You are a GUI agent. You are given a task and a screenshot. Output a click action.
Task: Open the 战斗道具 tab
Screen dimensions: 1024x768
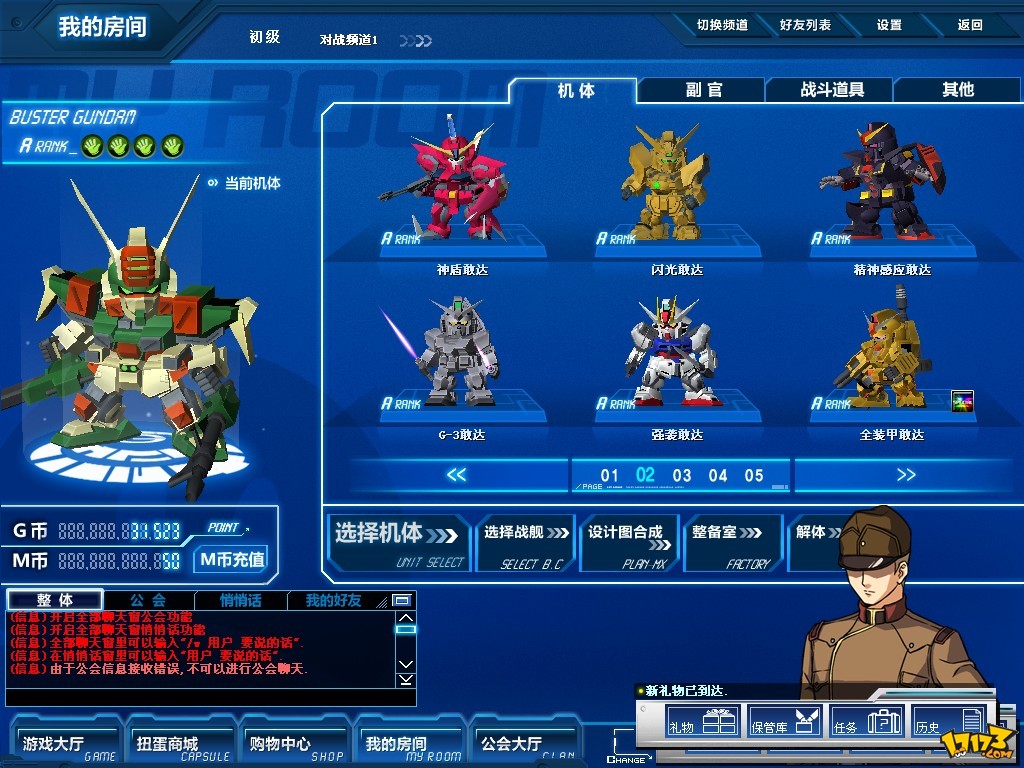pos(831,90)
